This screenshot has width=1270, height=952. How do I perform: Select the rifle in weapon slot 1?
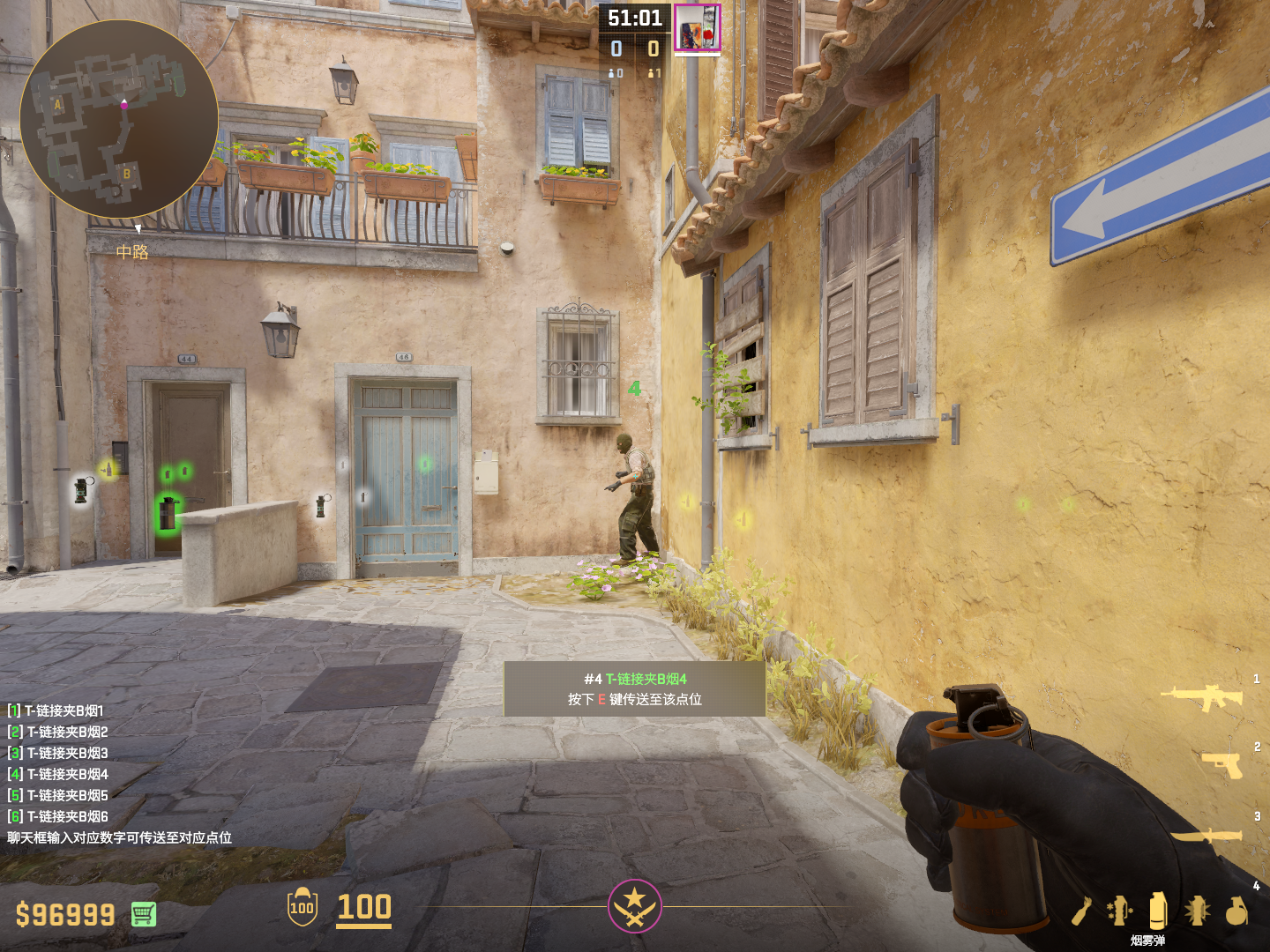1201,697
